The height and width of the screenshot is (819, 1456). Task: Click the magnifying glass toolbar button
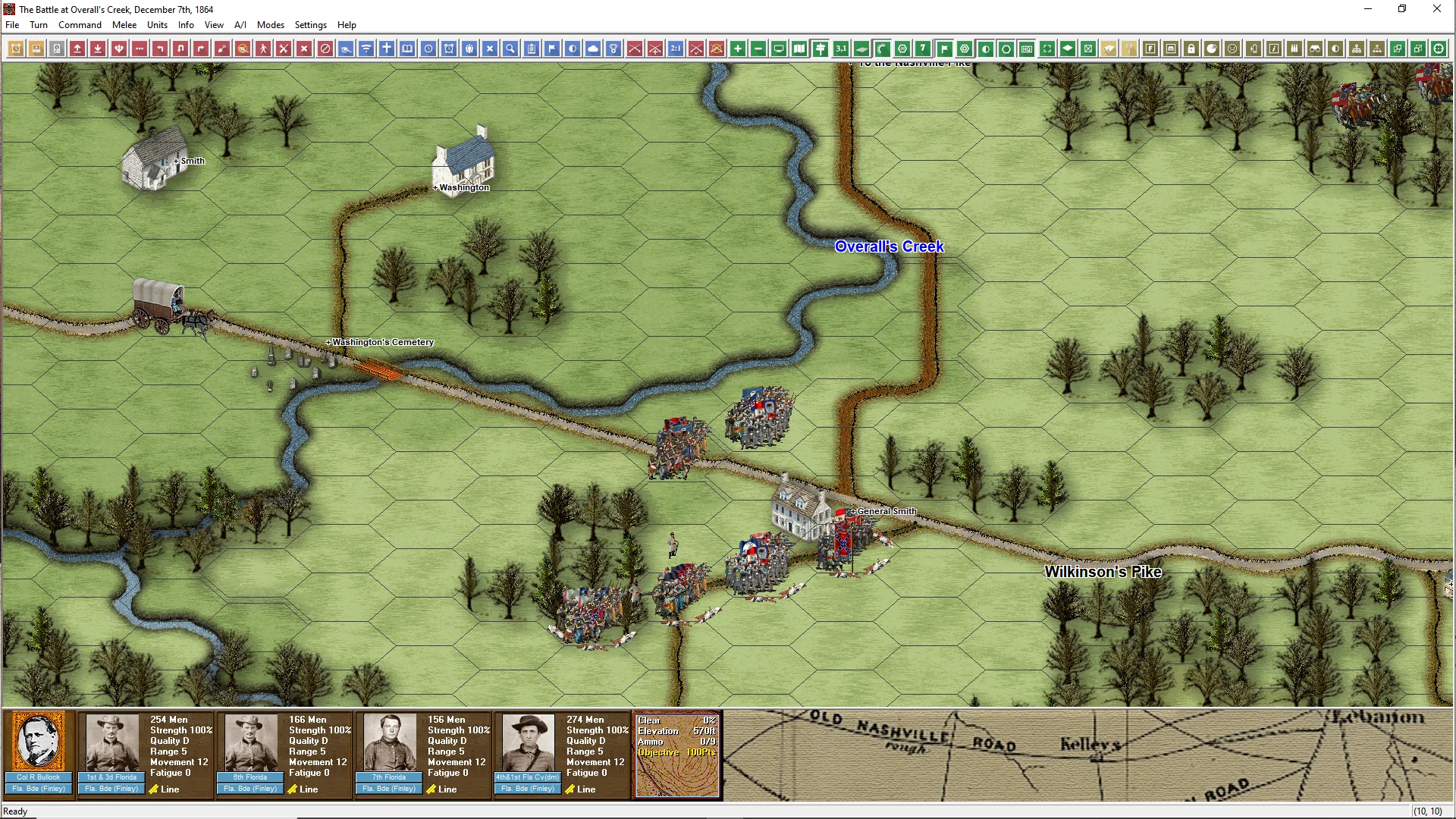511,49
